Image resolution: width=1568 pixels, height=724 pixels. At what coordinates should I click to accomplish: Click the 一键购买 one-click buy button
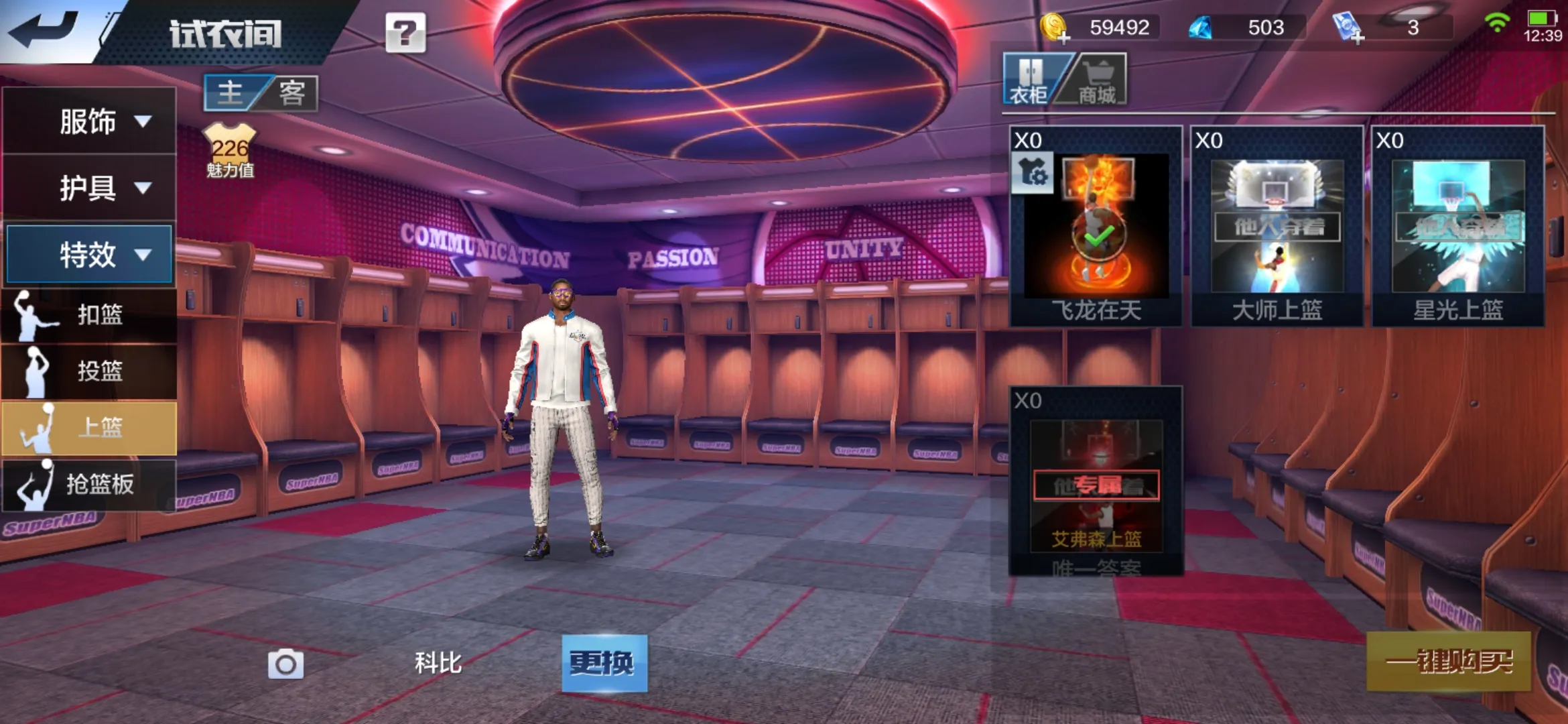pyautogui.click(x=1449, y=661)
